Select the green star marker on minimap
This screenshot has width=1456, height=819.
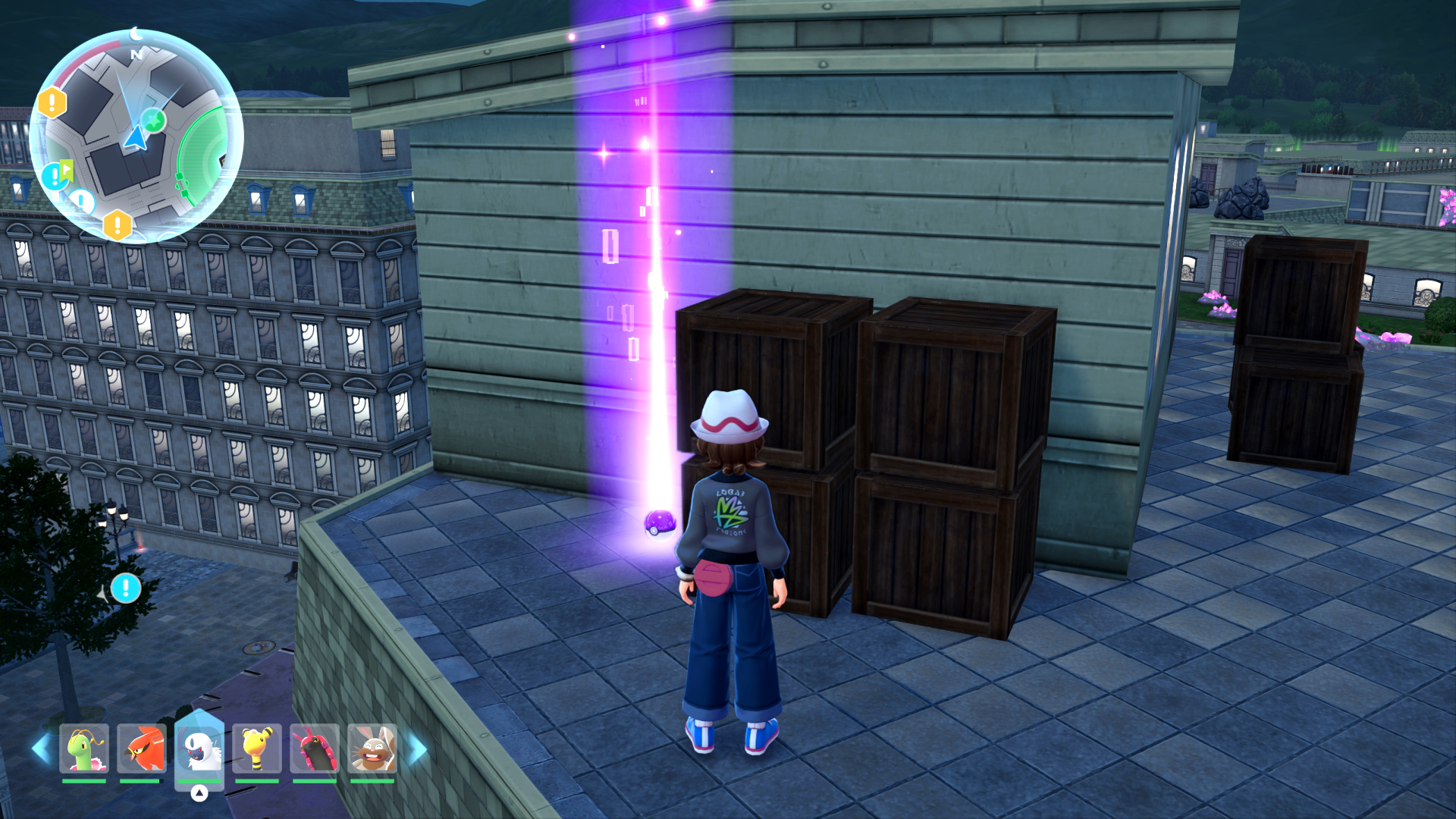tap(155, 119)
